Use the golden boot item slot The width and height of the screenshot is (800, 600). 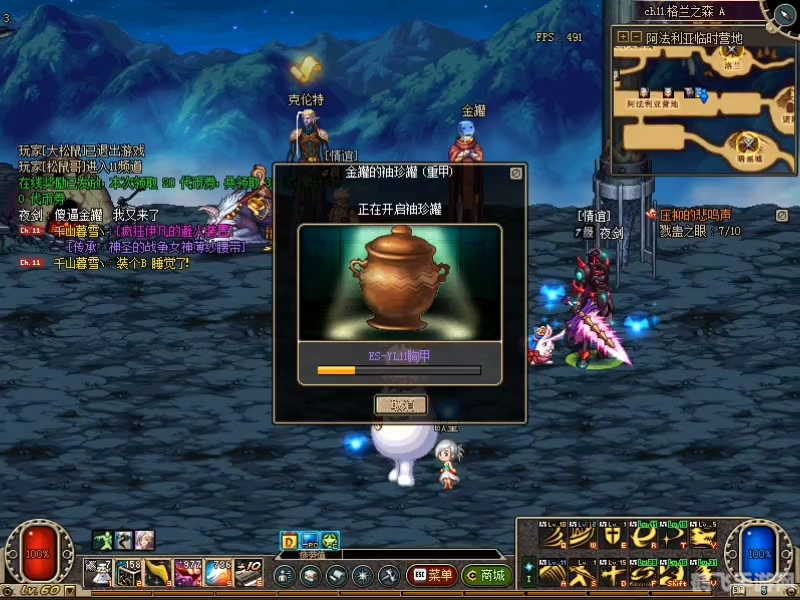click(159, 573)
